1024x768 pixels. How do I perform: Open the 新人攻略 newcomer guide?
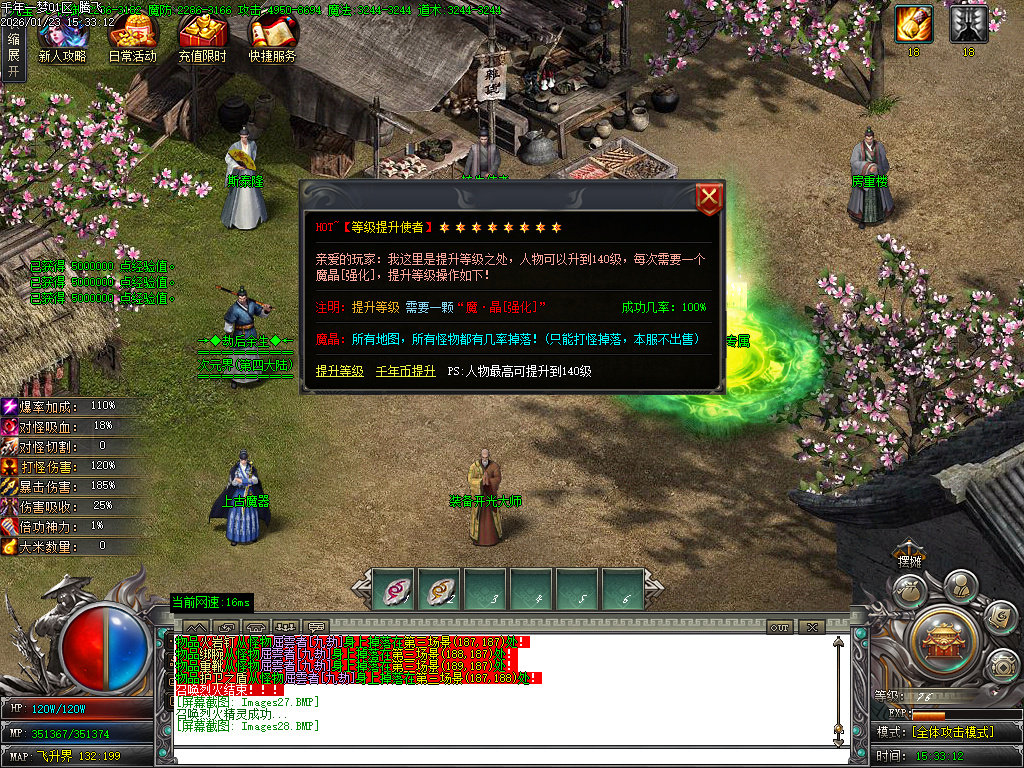point(62,40)
